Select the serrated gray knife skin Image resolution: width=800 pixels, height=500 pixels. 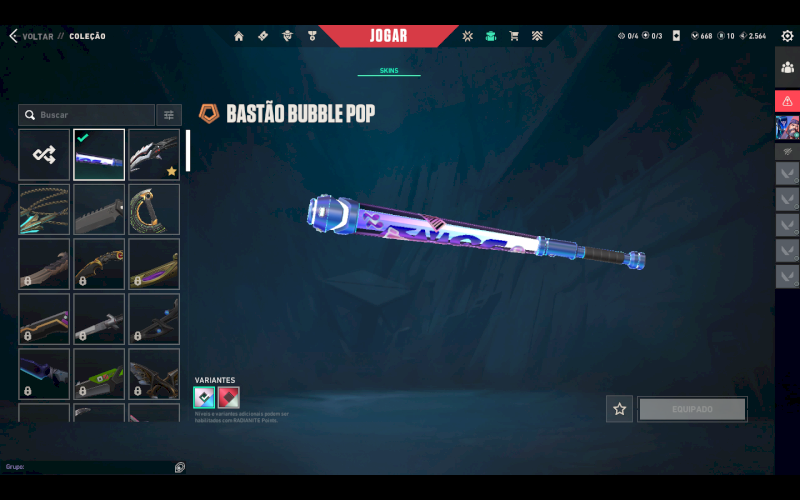[x=99, y=209]
